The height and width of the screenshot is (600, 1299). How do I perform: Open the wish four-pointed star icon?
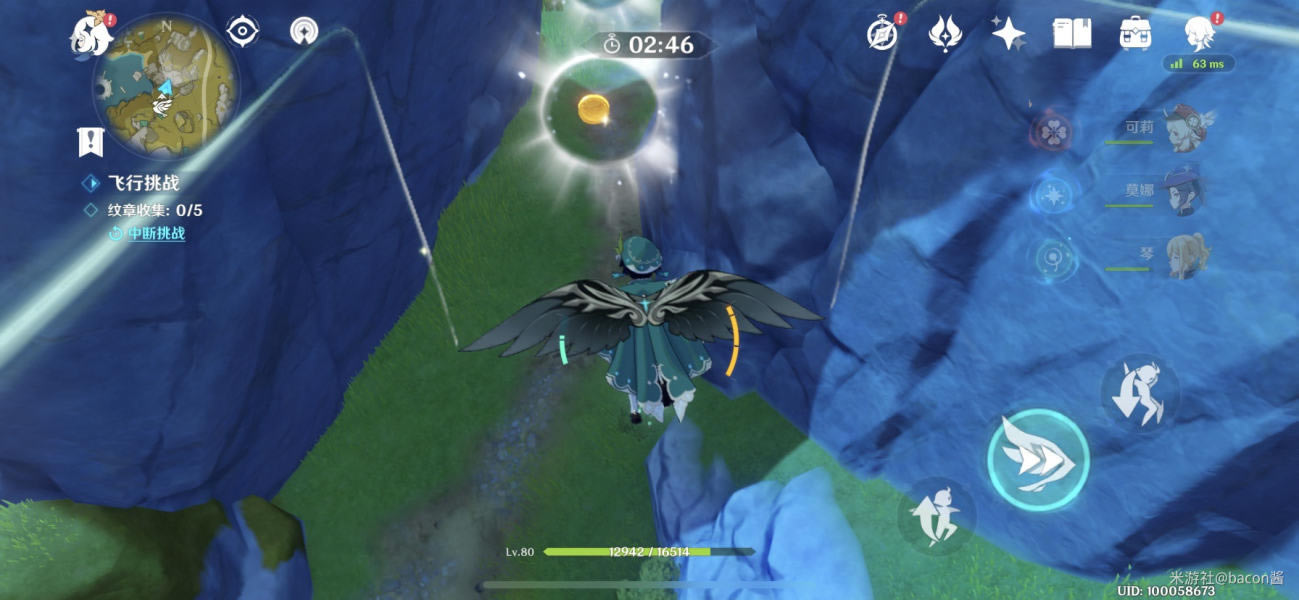[x=1008, y=34]
